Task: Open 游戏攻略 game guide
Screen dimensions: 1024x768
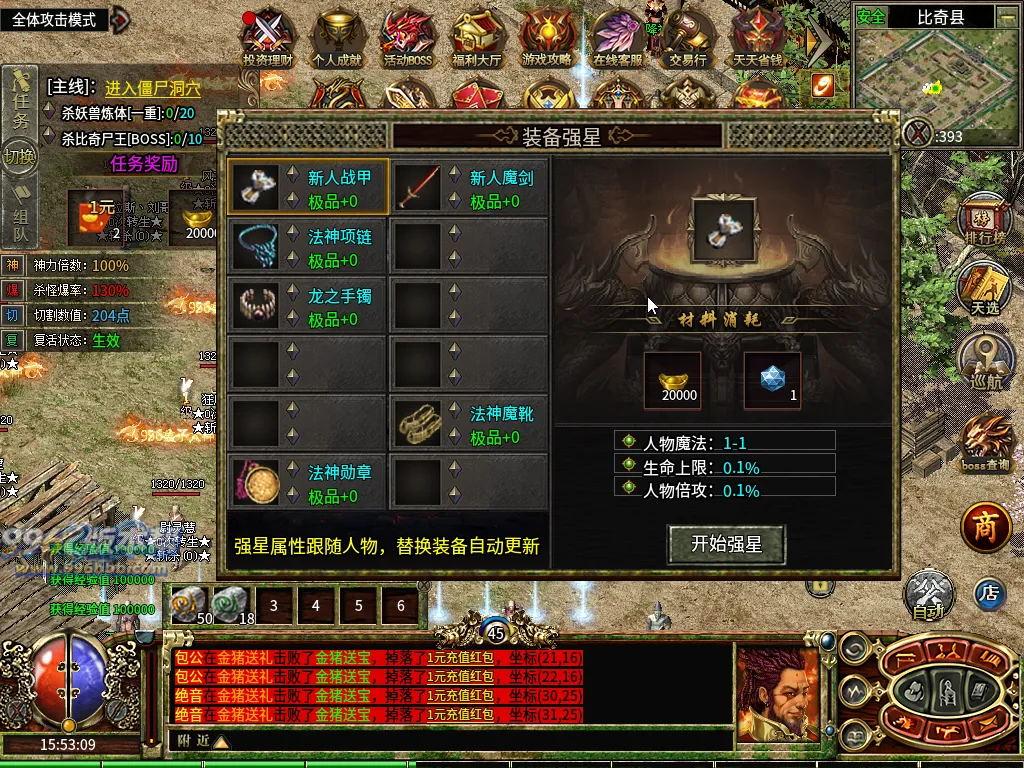Action: coord(547,38)
